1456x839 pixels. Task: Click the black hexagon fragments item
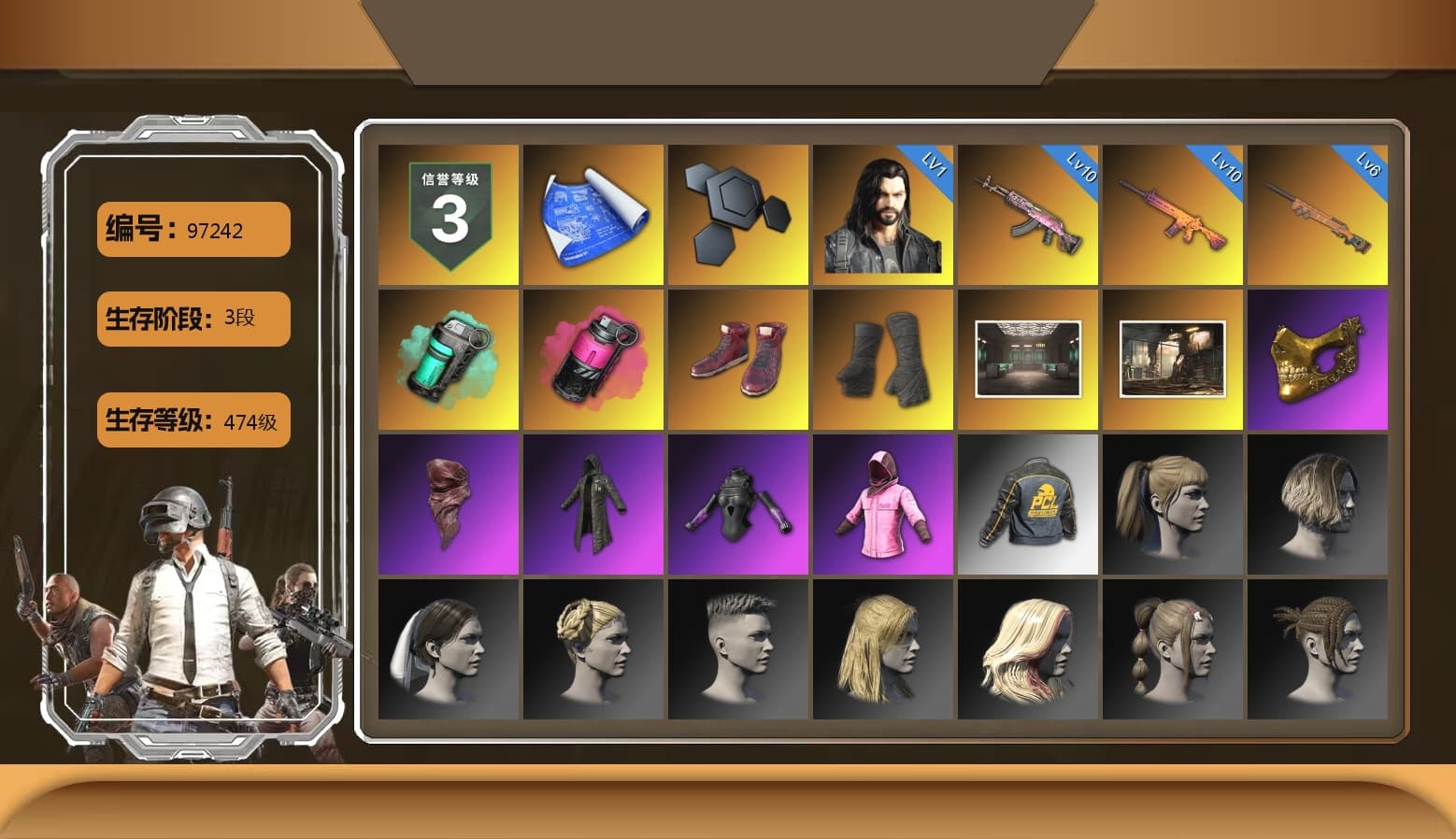(x=737, y=213)
